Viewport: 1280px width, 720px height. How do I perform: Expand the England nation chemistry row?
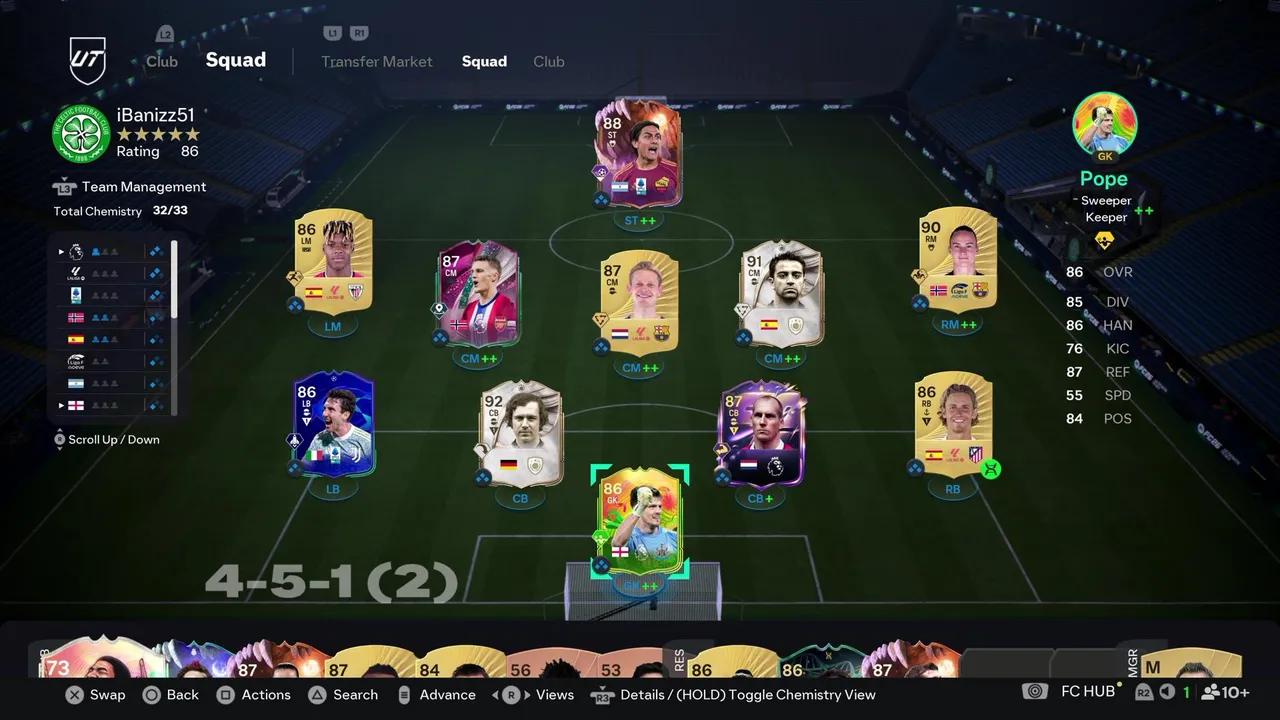61,404
